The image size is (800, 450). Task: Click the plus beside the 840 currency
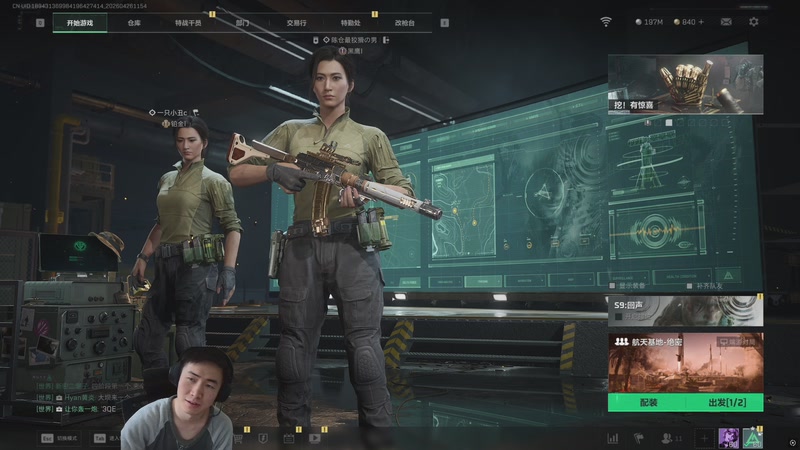pos(701,21)
